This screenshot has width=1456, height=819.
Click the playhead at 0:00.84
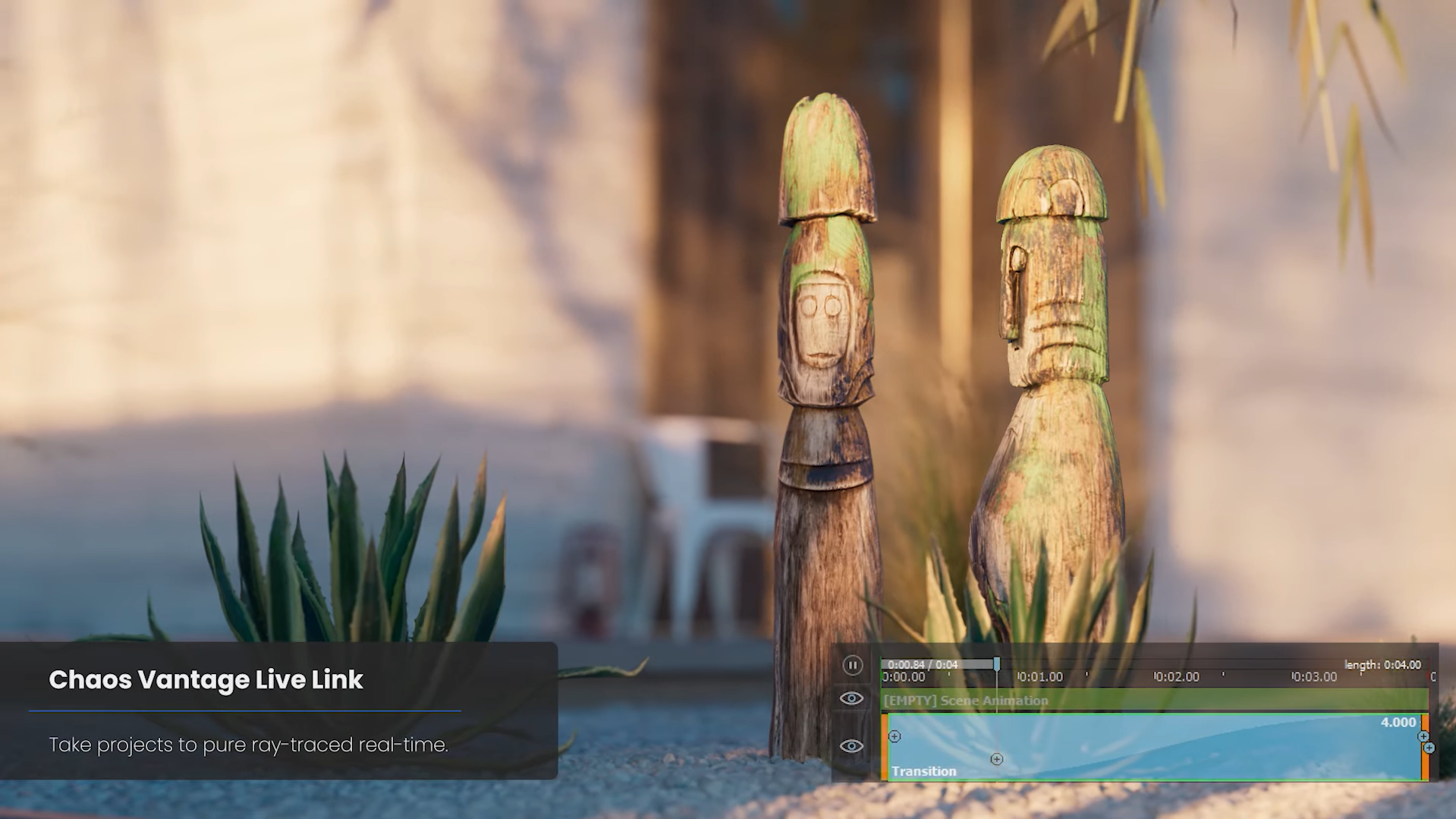tap(996, 664)
